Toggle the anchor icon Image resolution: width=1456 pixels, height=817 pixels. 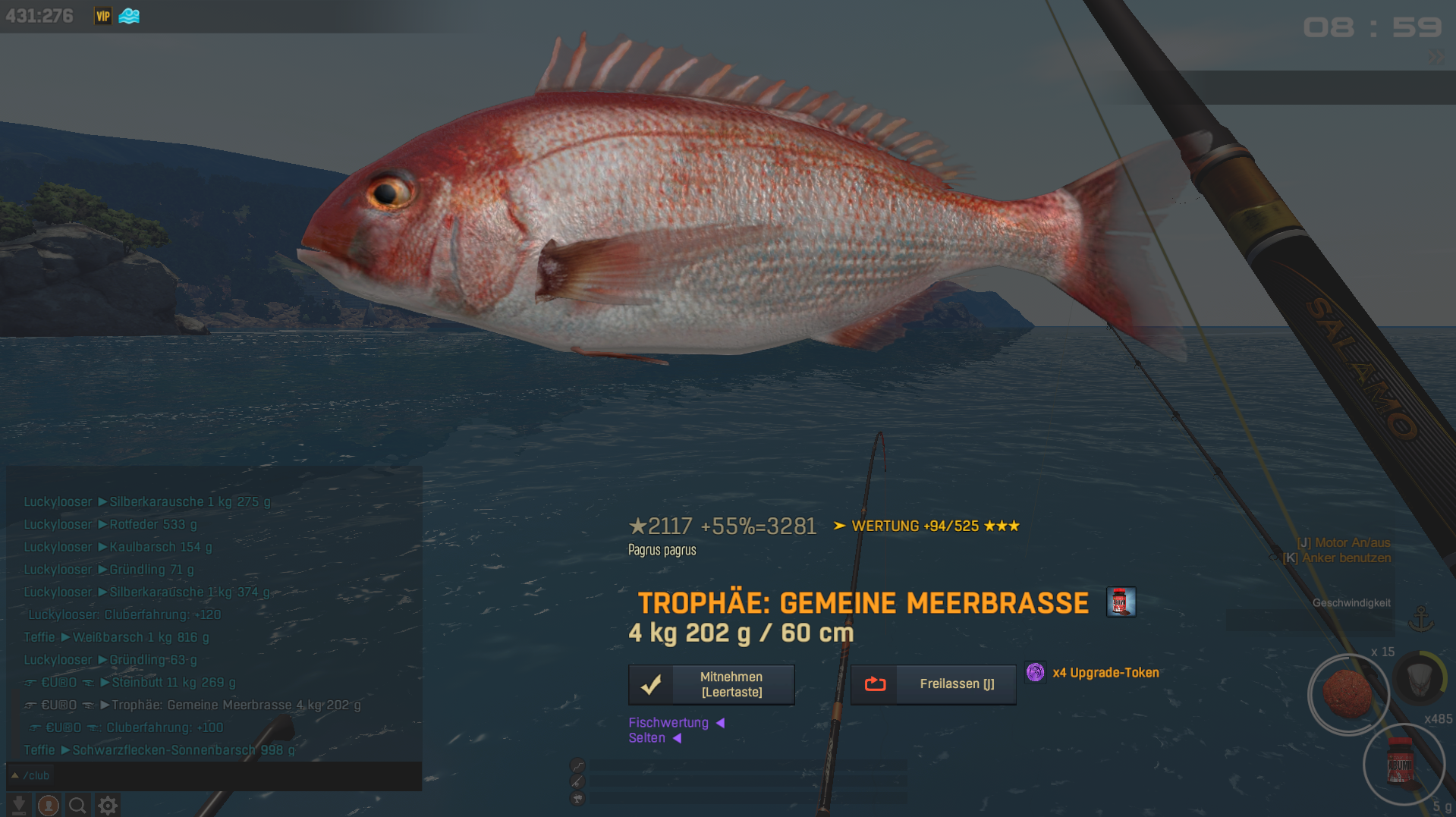(x=1420, y=619)
